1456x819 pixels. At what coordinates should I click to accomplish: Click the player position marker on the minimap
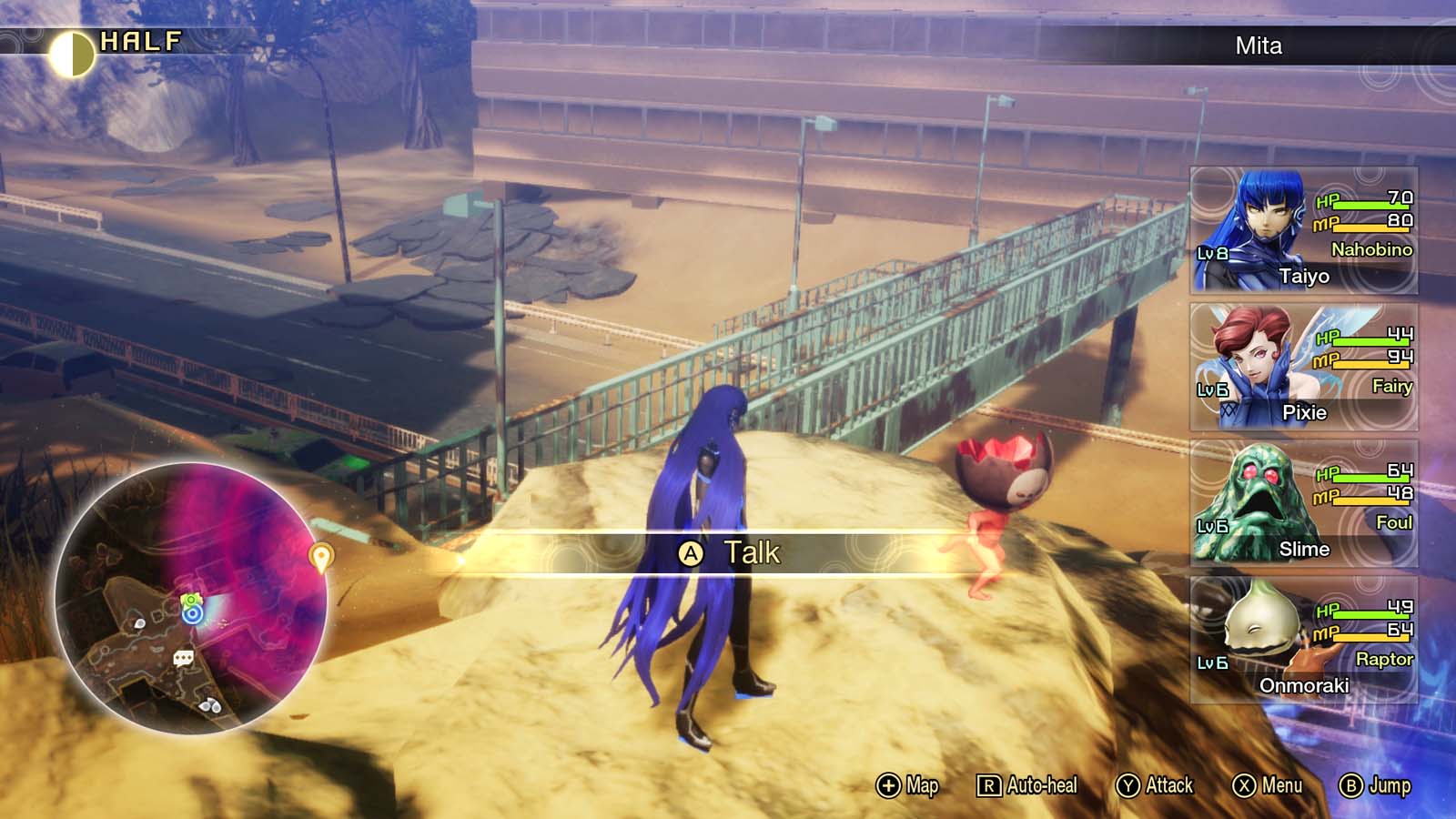pyautogui.click(x=192, y=615)
